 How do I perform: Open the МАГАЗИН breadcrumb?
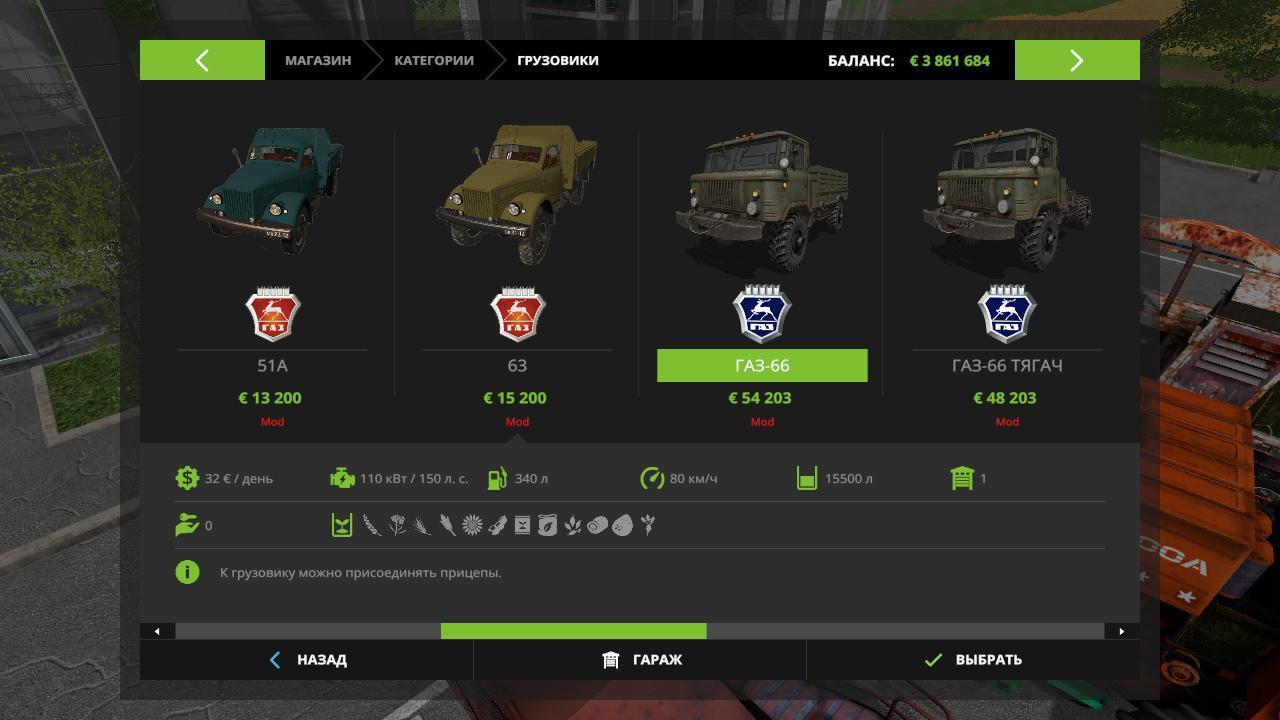318,60
